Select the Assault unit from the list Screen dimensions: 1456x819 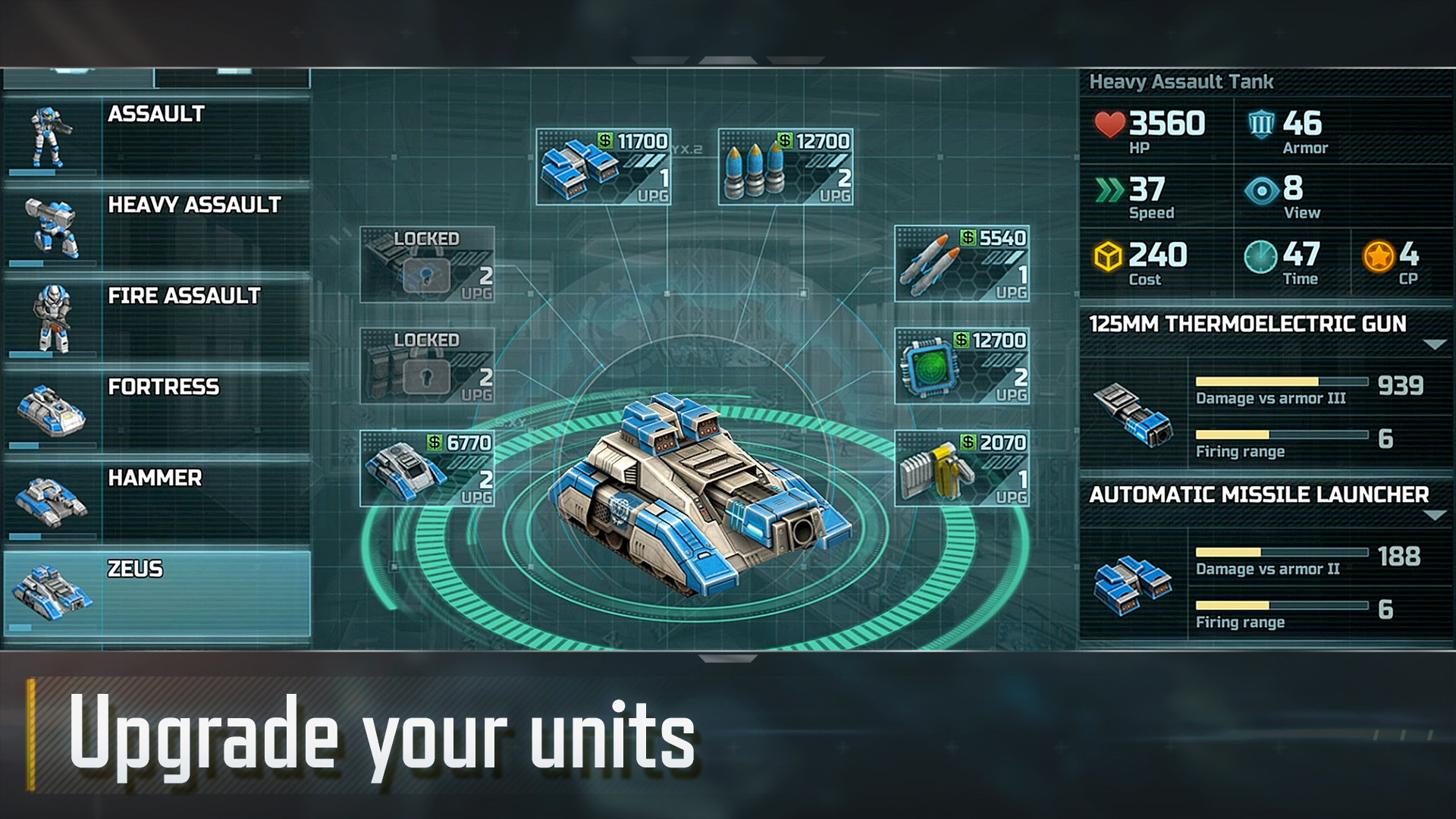157,137
